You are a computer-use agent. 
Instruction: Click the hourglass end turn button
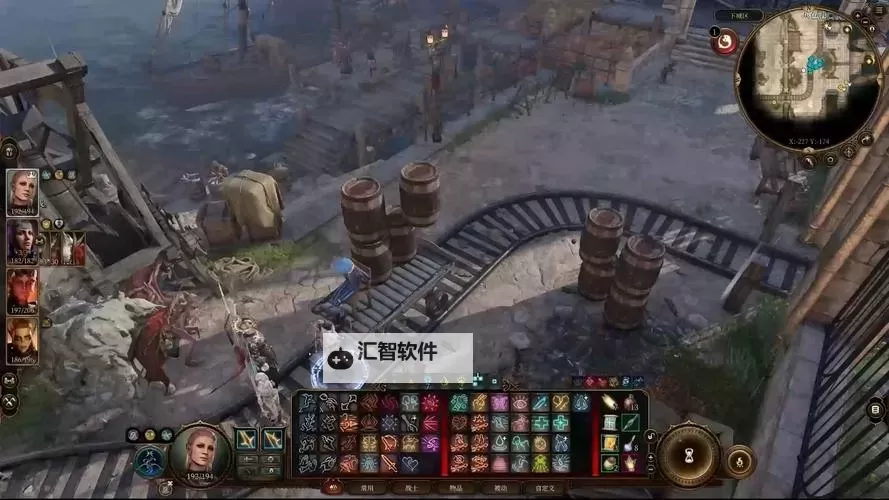[688, 453]
